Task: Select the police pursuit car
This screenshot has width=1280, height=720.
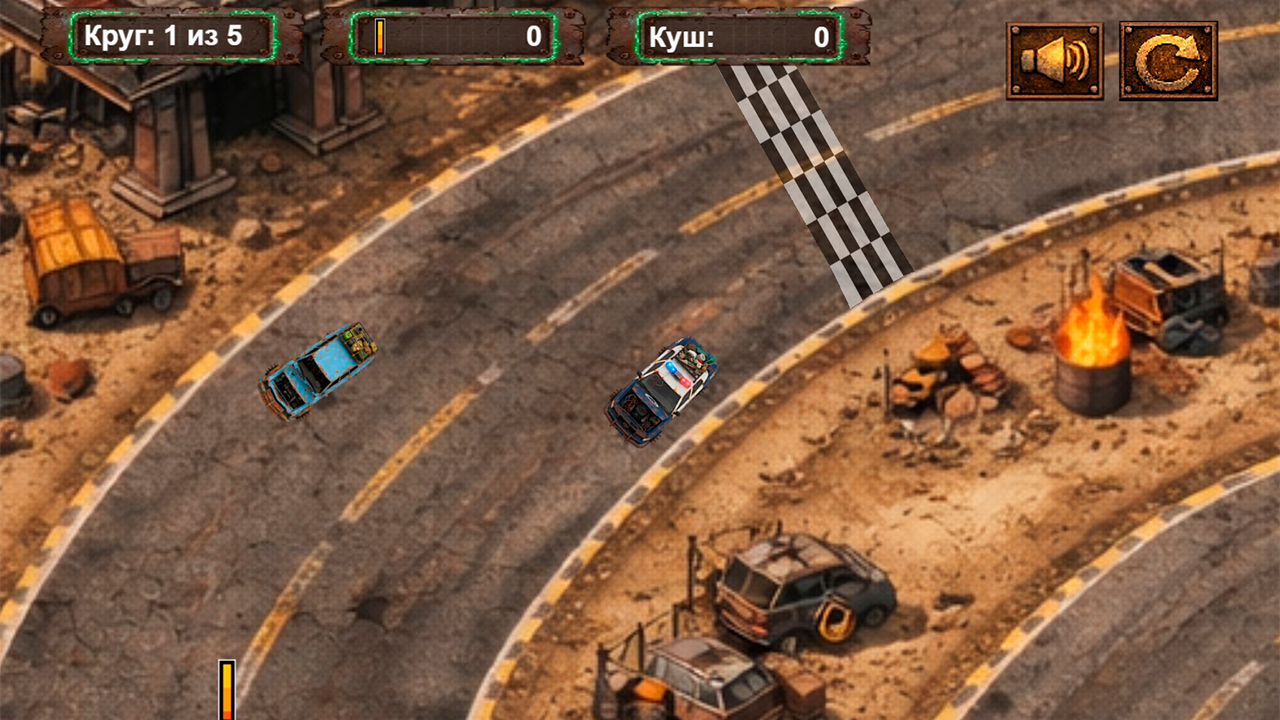Action: (x=662, y=390)
